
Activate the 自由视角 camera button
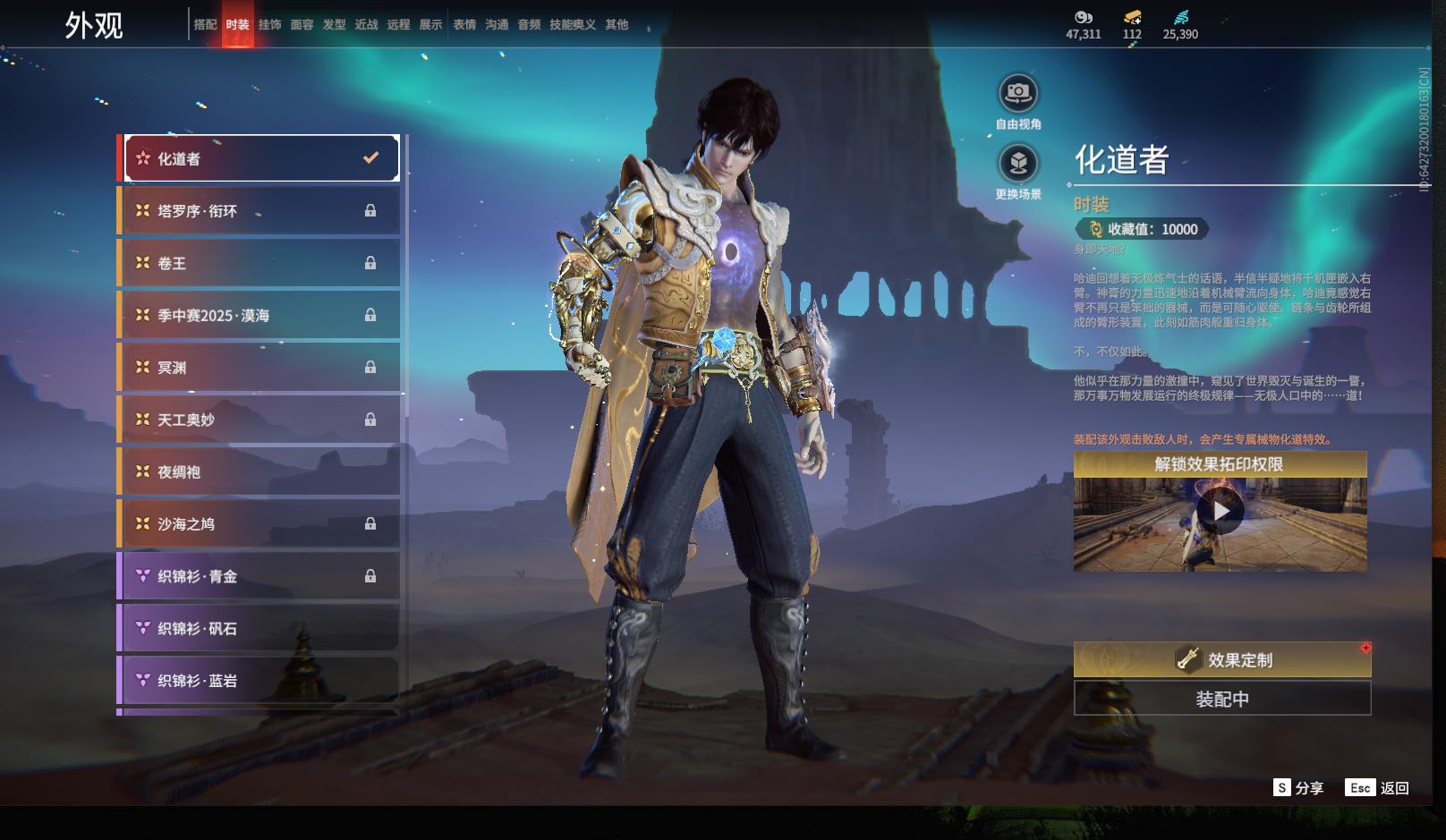tap(1018, 93)
